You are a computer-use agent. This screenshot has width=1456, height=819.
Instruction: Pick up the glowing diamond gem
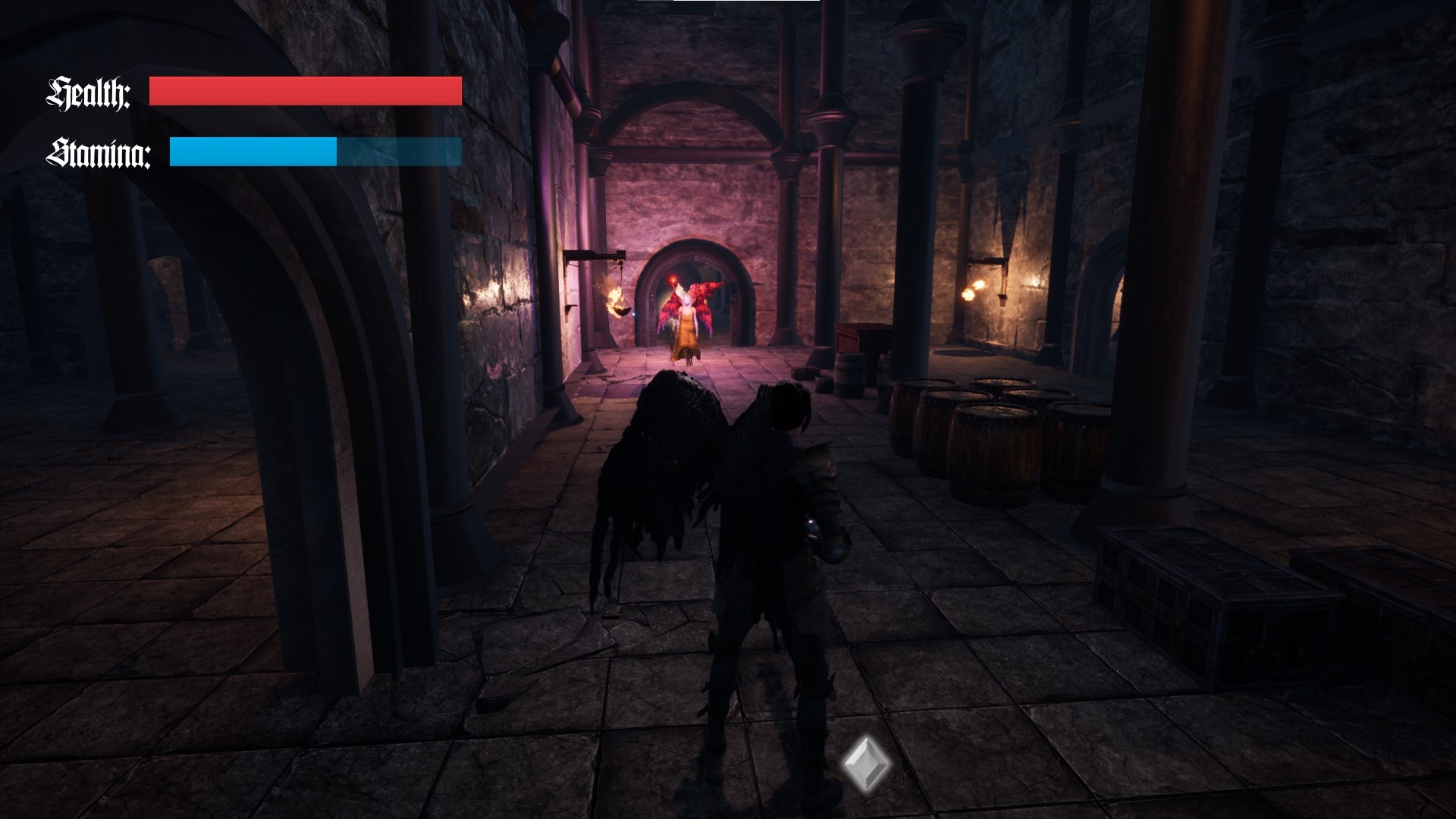(867, 761)
